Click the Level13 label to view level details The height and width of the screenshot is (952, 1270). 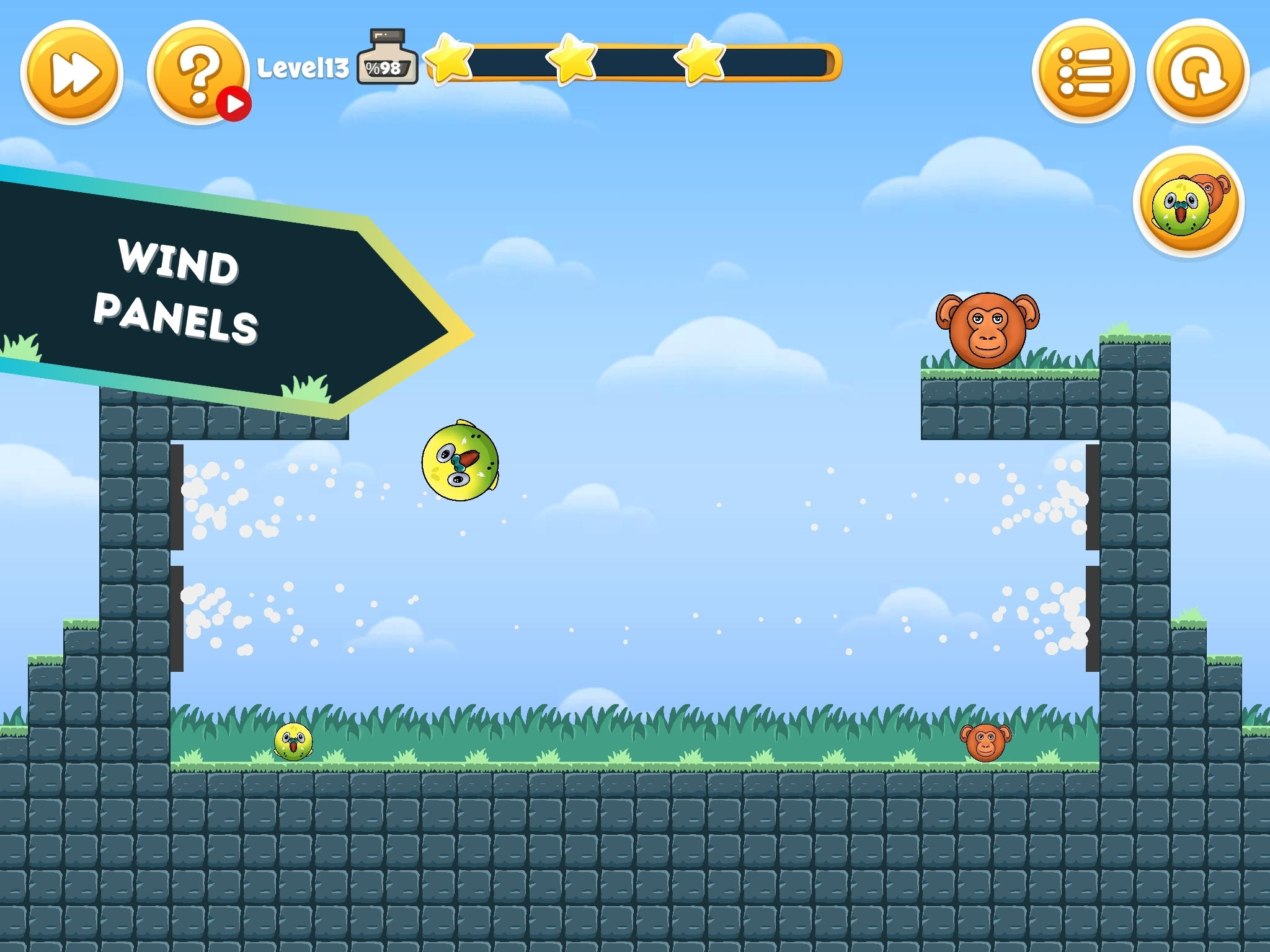[304, 67]
